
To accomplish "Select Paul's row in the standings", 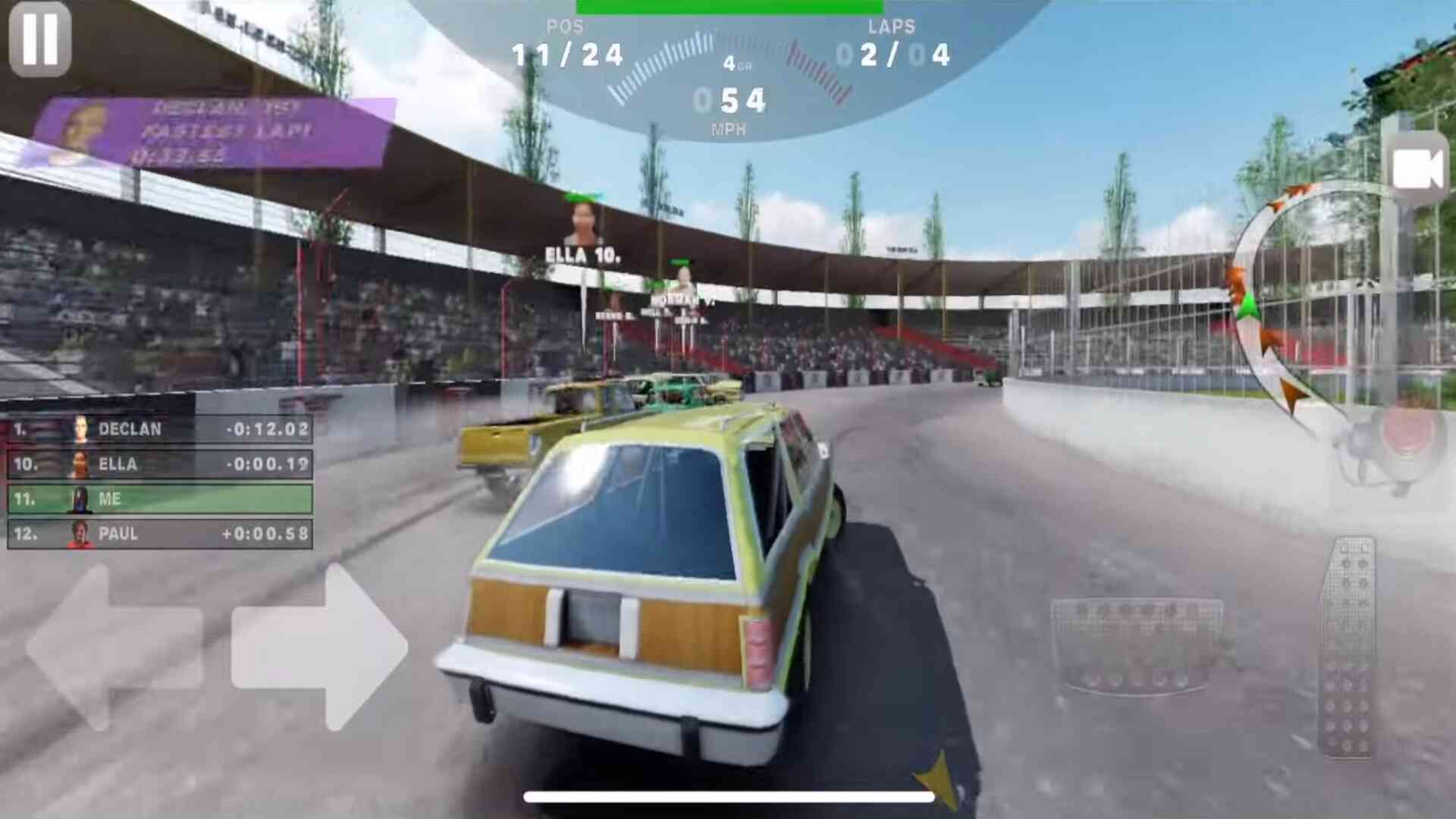I will point(159,534).
